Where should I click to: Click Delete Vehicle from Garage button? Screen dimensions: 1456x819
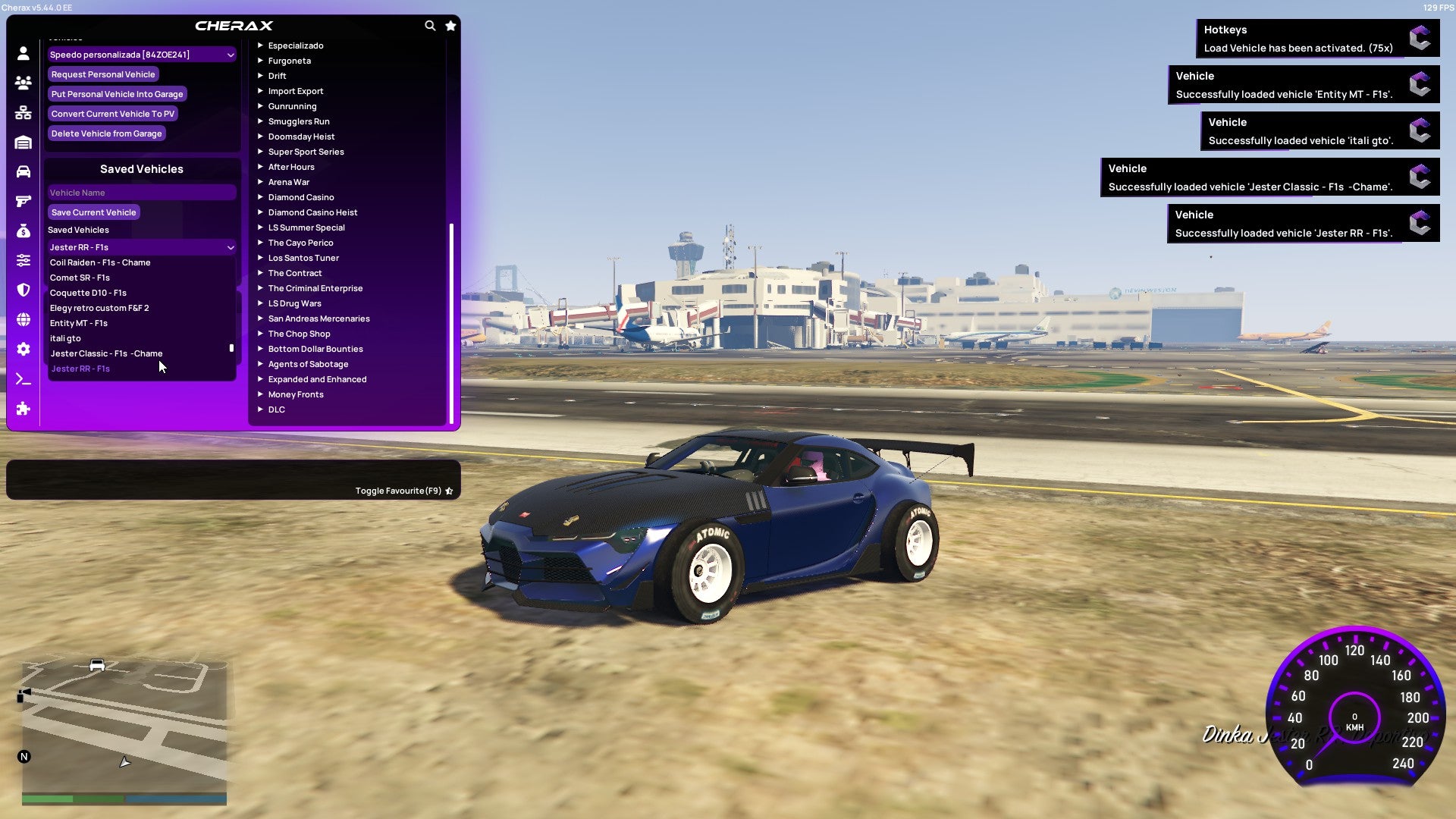coord(106,133)
